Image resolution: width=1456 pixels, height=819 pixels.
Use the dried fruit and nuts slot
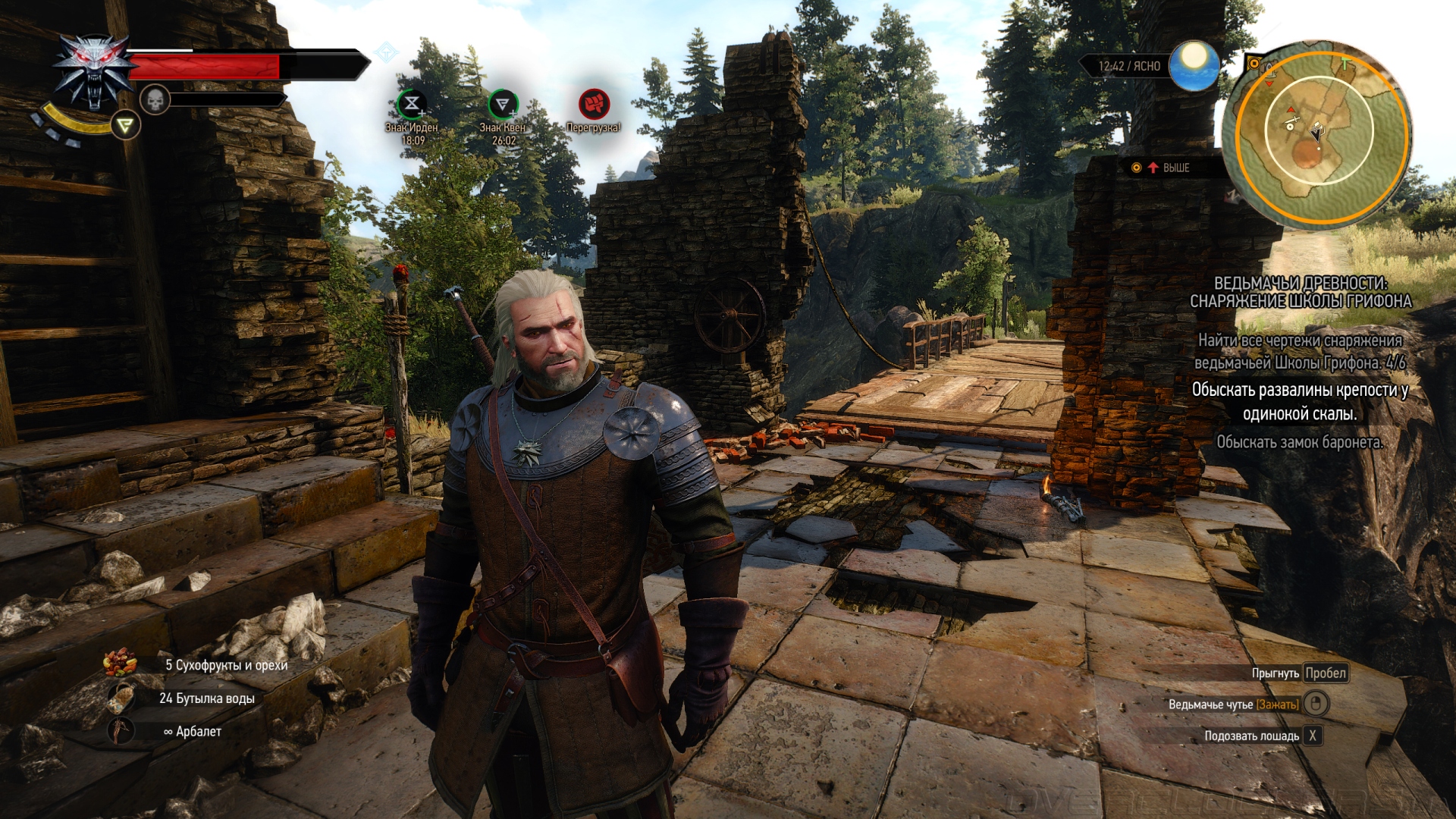click(x=121, y=664)
